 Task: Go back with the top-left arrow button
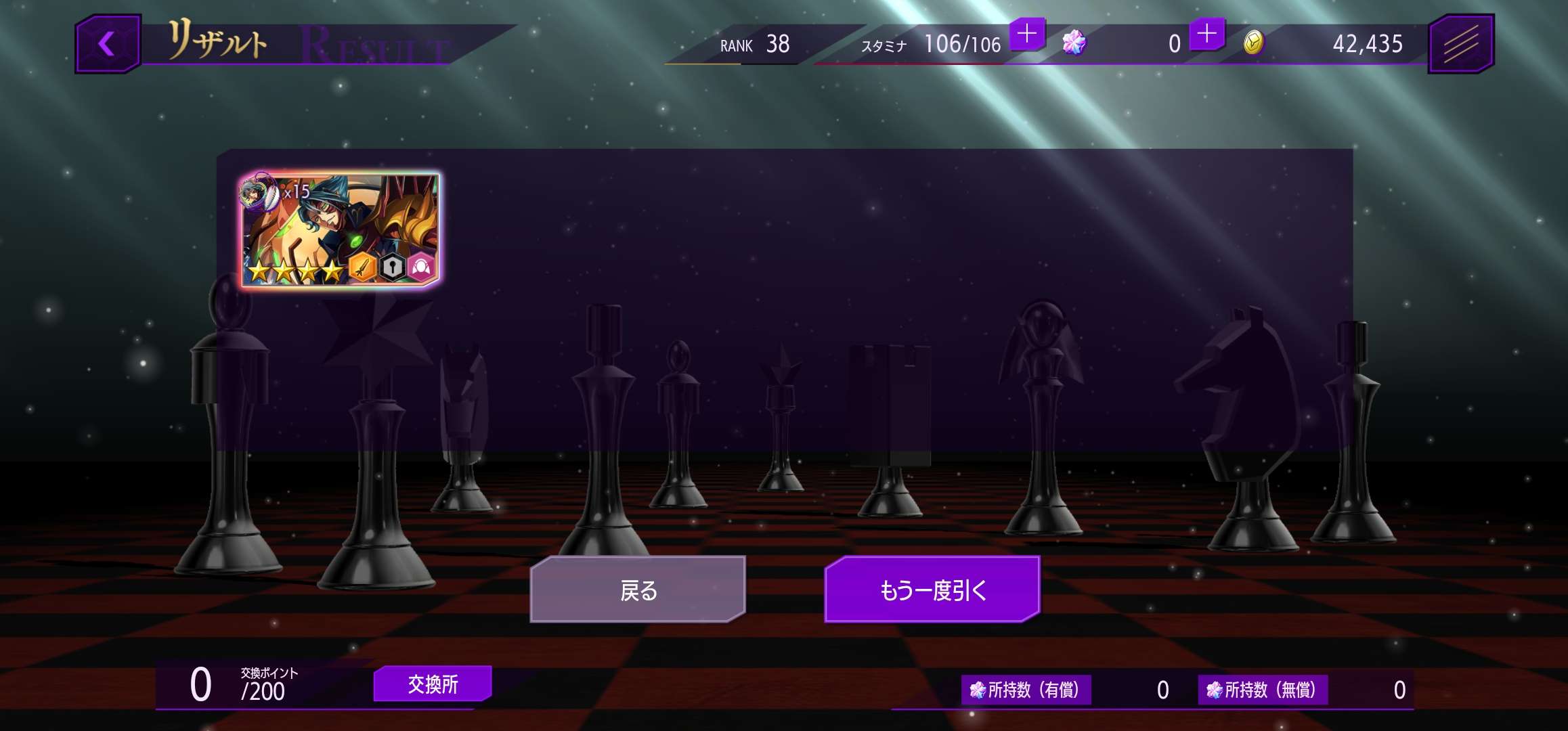coord(108,45)
